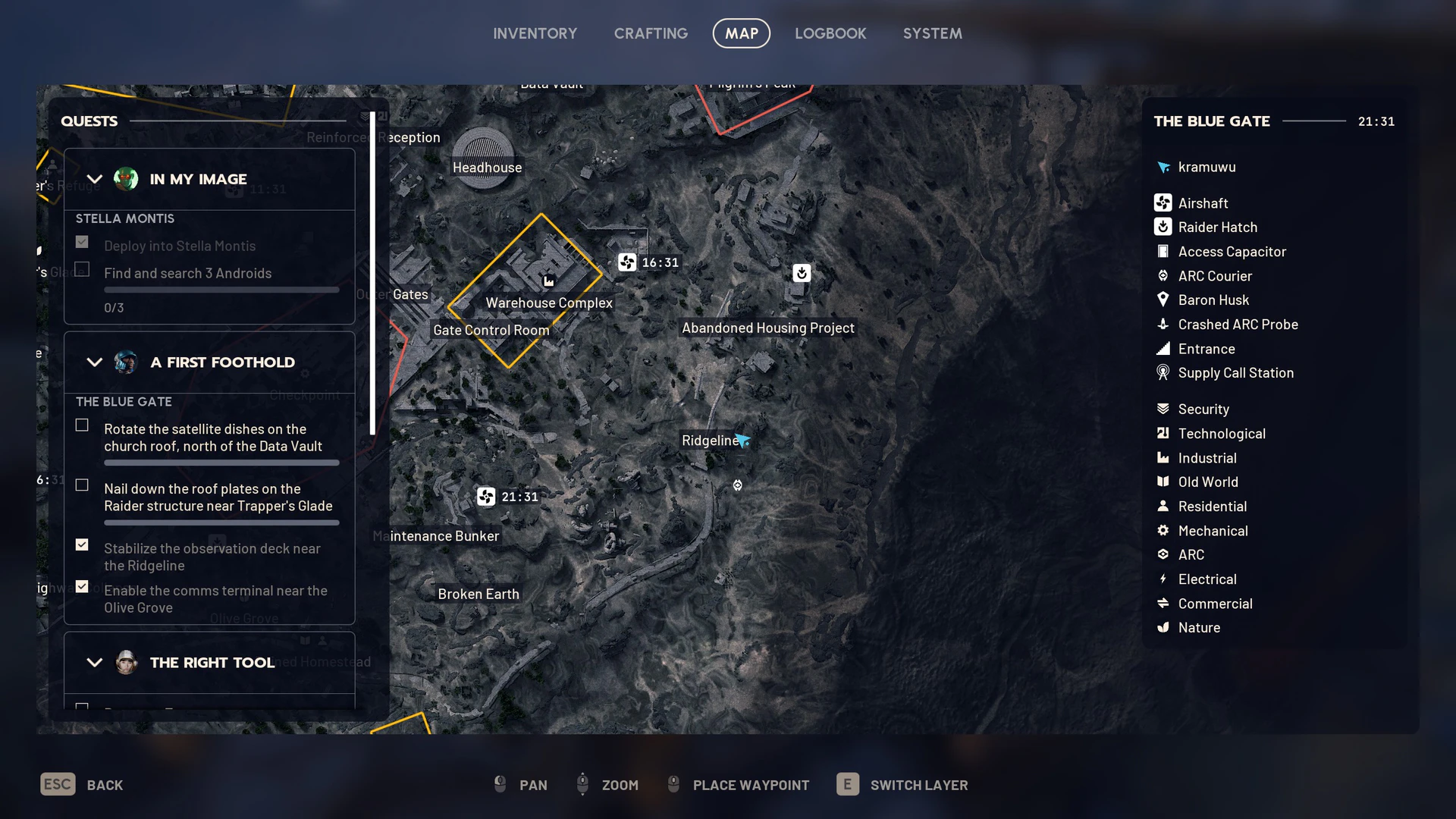Go to the Logbook tab

[x=830, y=33]
